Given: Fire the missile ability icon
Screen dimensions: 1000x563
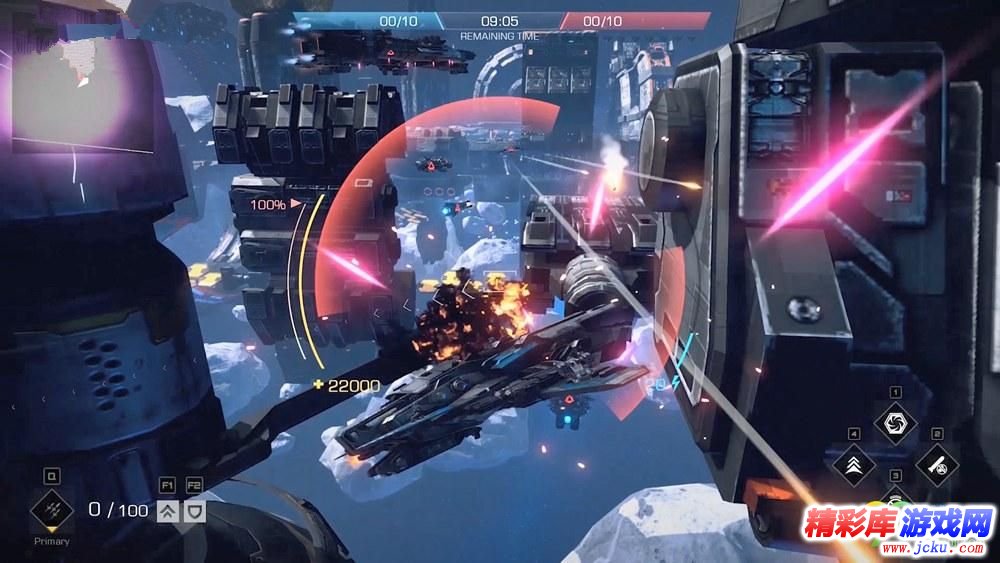Looking at the screenshot, I should (x=937, y=464).
